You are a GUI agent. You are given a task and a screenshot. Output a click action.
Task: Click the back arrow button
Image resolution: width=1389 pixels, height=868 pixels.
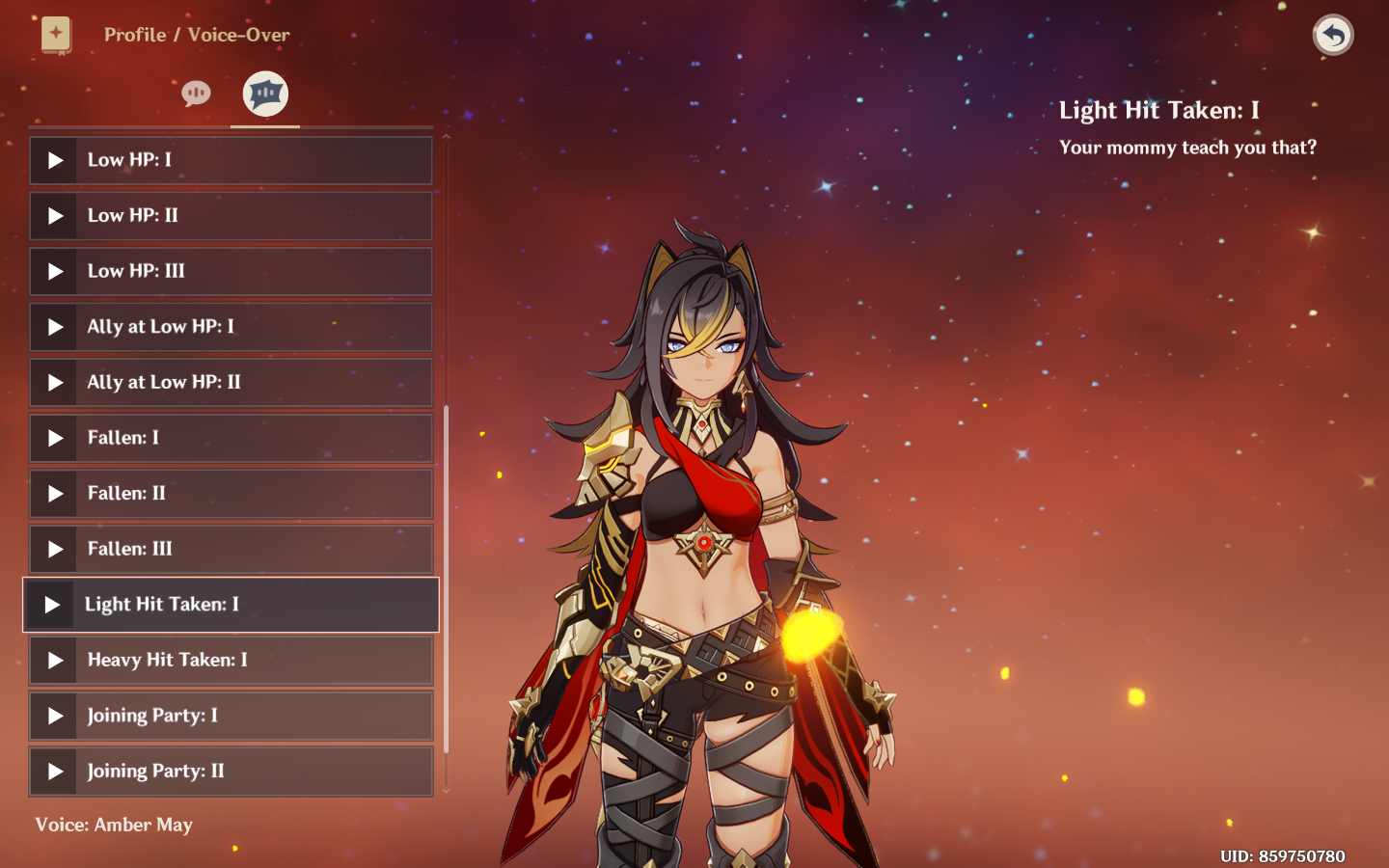[1332, 35]
